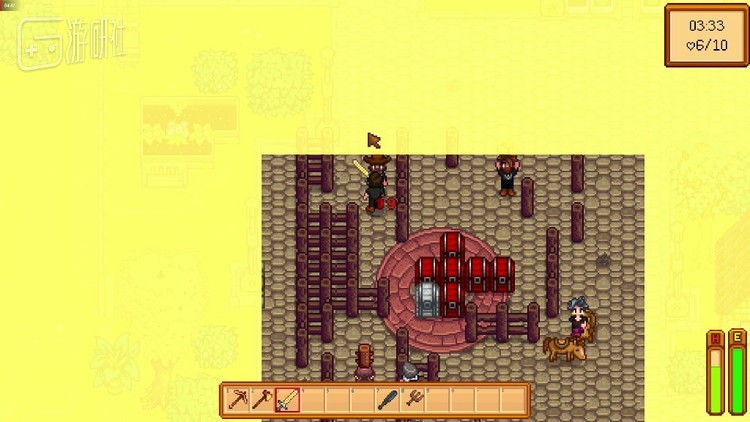Screen dimensions: 750x422
Task: Equip the dark club from the hotbar
Action: coord(388,400)
